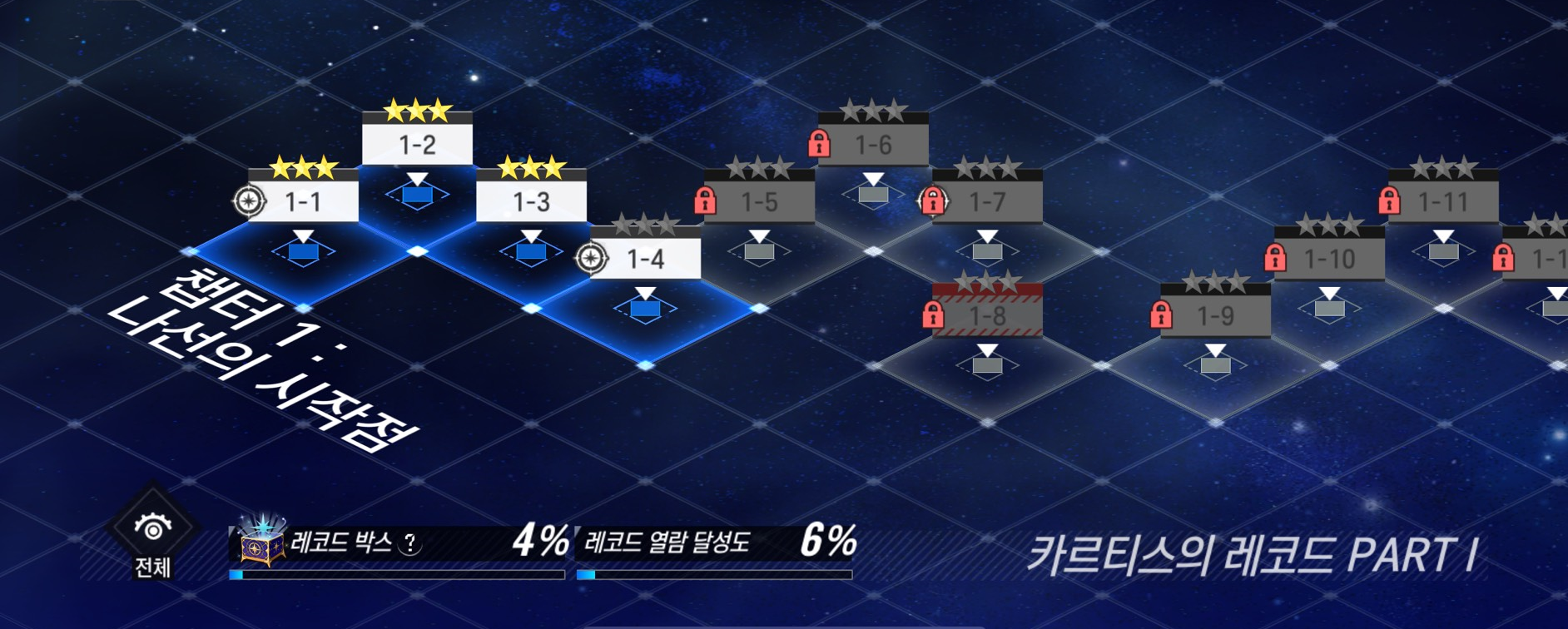Choose red-striped stage 1-8
Viewport: 1568px width, 629px height.
point(987,316)
